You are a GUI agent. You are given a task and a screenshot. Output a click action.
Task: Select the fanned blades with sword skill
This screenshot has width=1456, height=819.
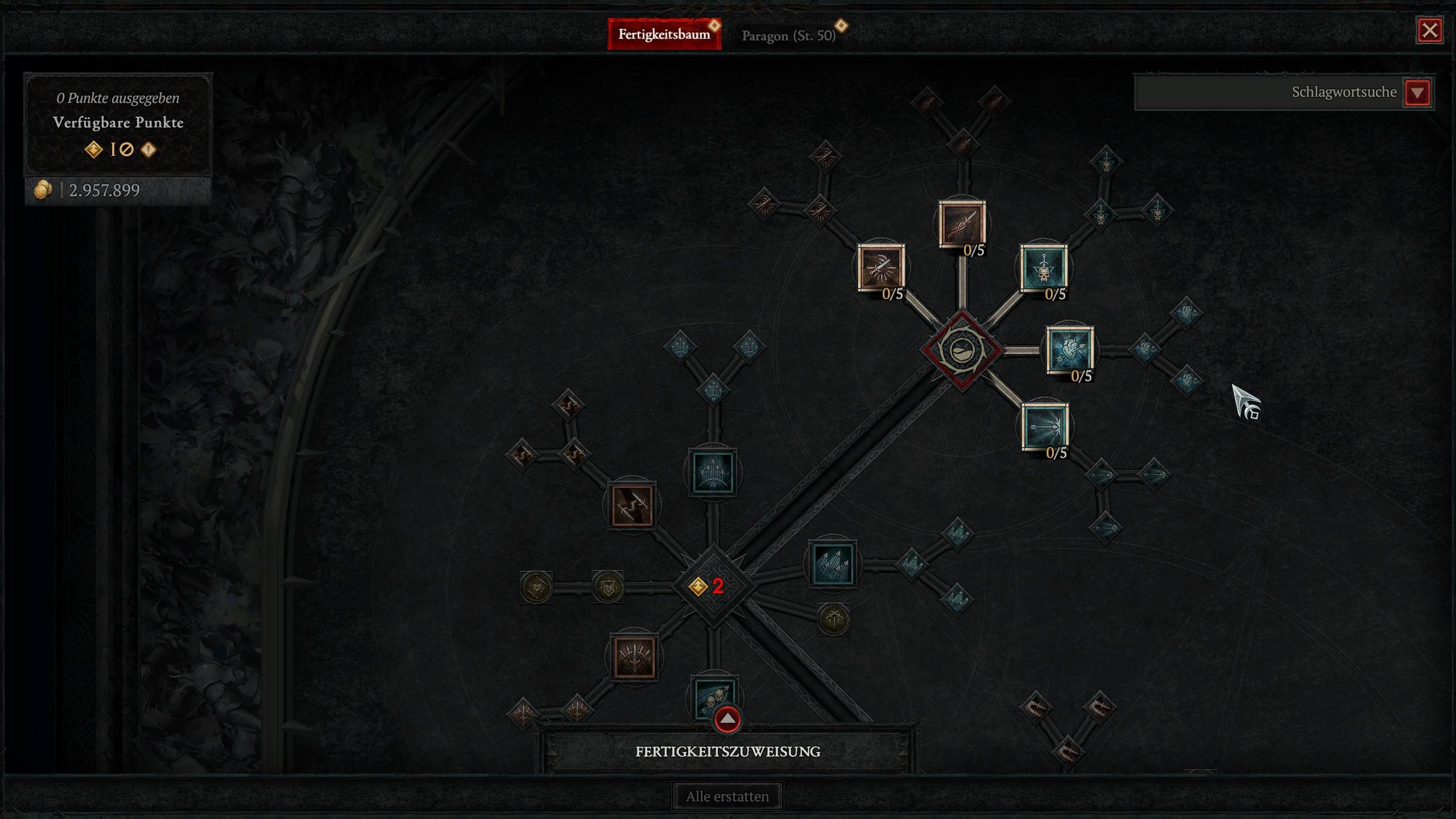click(634, 657)
